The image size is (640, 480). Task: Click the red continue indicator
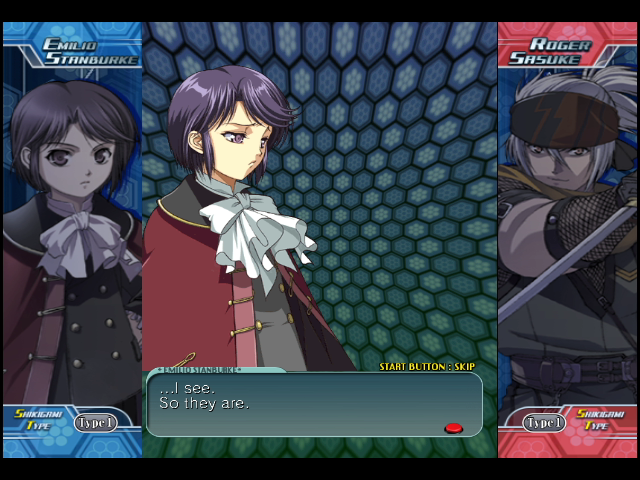(x=453, y=428)
